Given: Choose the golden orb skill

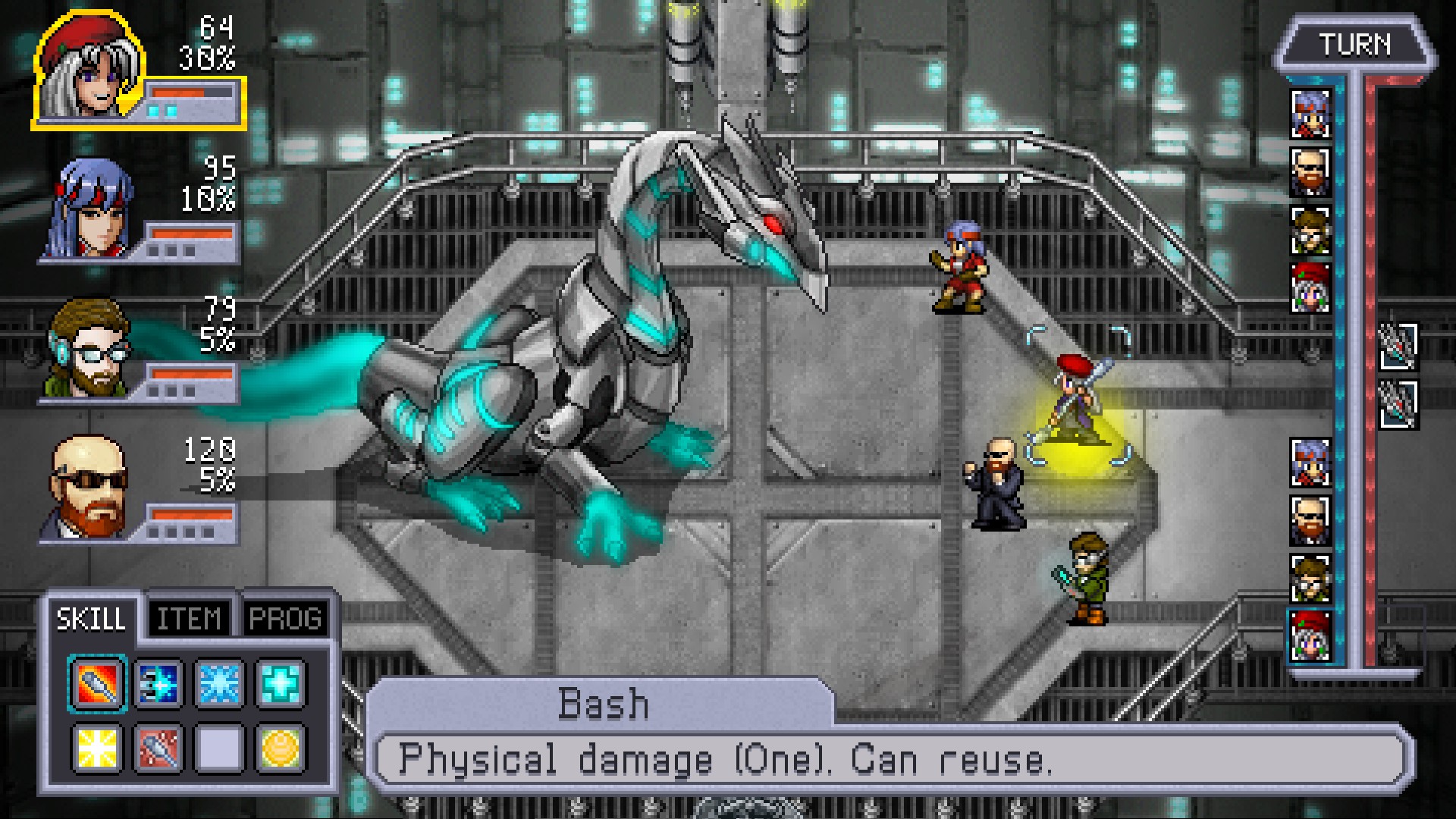Looking at the screenshot, I should tap(280, 748).
